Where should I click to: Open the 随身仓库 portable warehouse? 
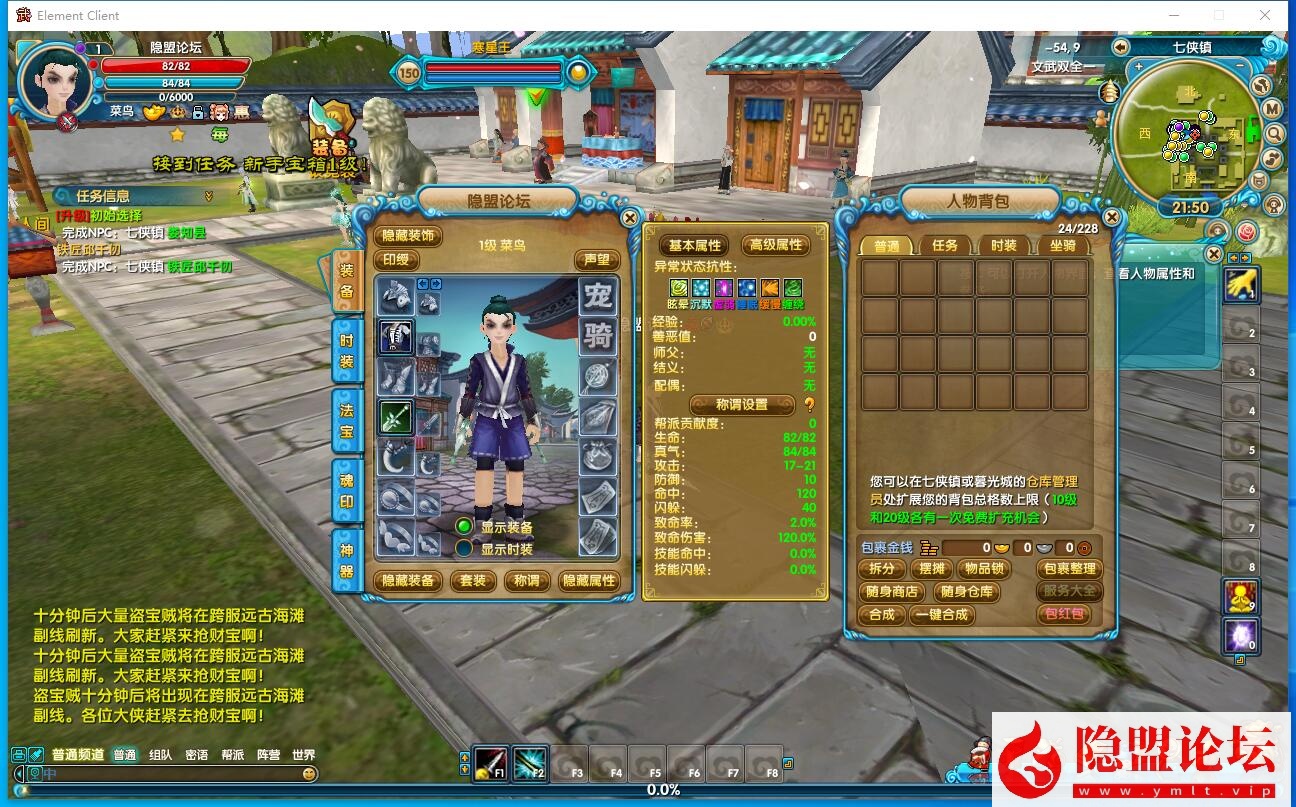[x=967, y=592]
